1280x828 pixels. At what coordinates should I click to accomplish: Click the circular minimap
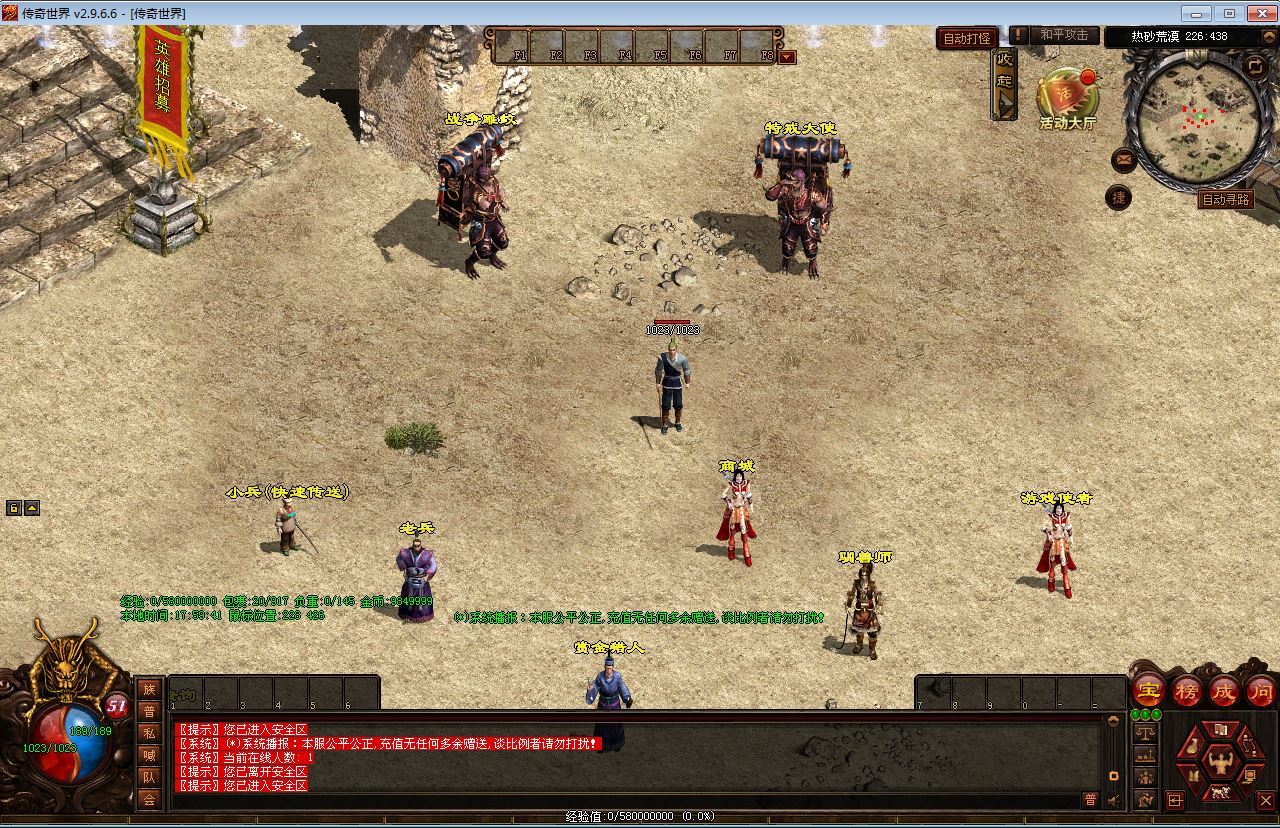pyautogui.click(x=1199, y=117)
